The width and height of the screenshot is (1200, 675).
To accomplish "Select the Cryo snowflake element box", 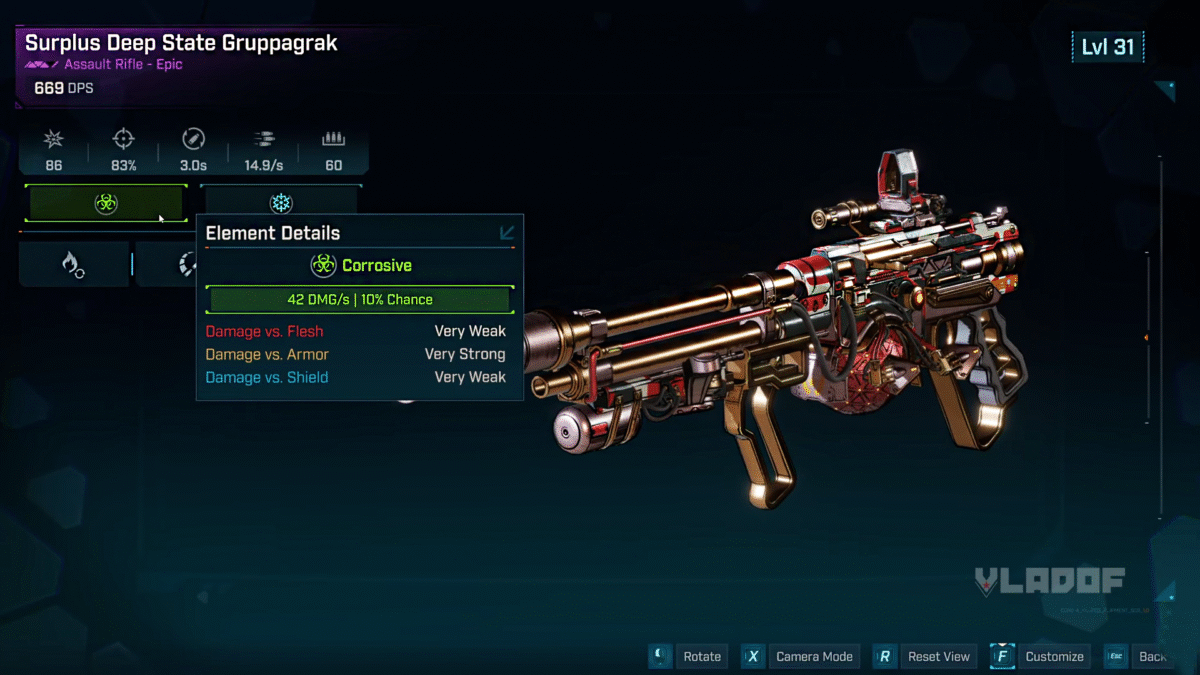I will pyautogui.click(x=281, y=203).
